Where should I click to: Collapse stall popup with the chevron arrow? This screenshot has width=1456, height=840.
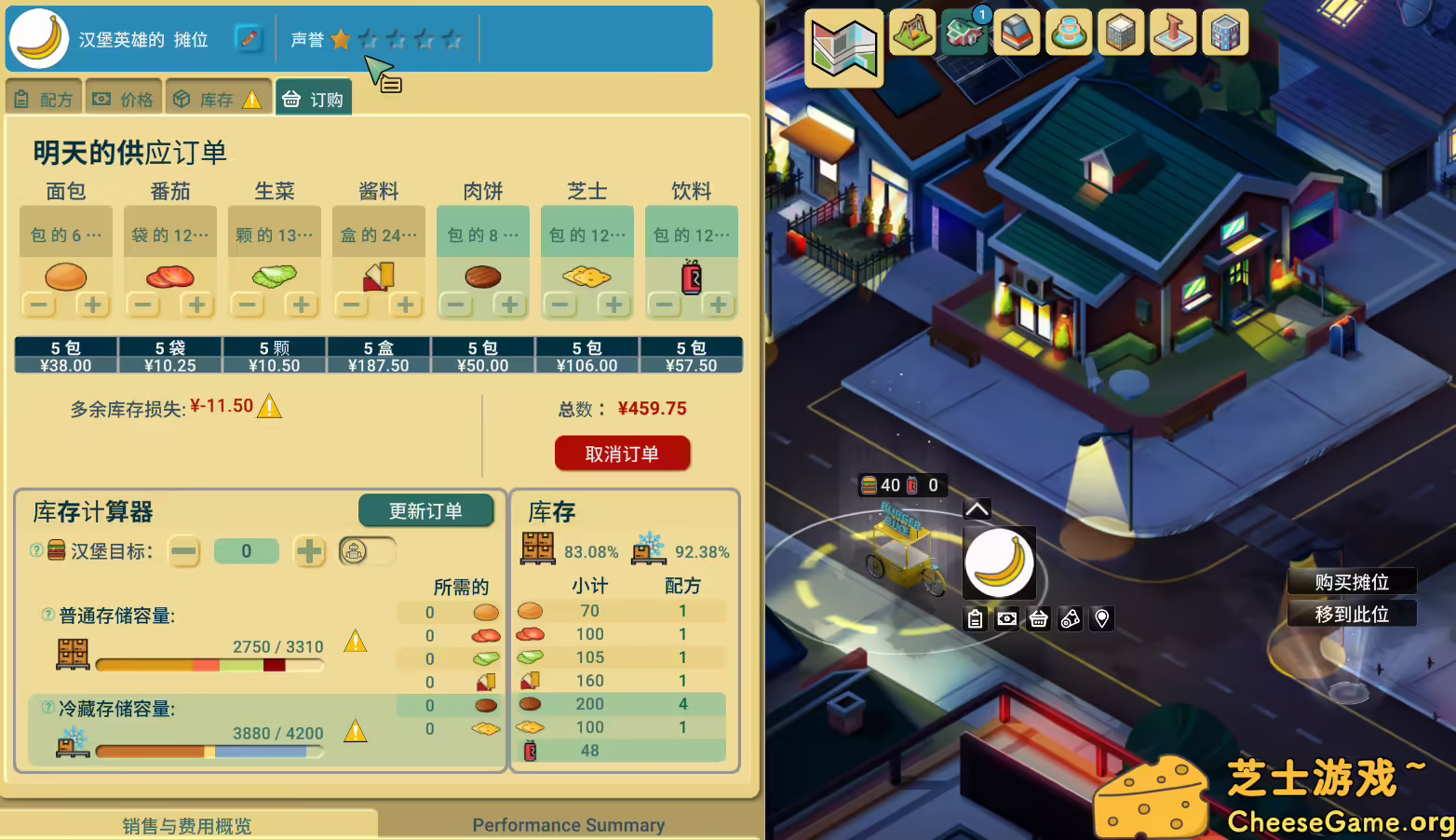[976, 508]
